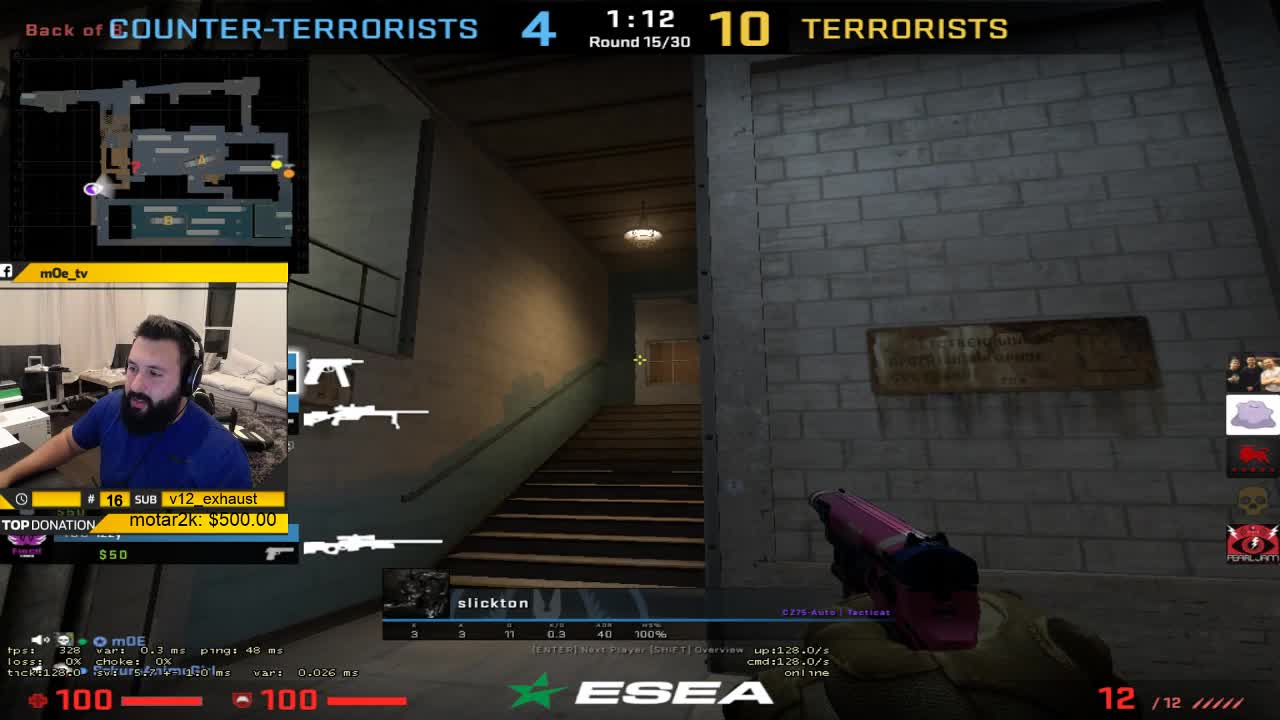Click the motar2k top donation banner
The width and height of the screenshot is (1280, 720).
coord(202,520)
